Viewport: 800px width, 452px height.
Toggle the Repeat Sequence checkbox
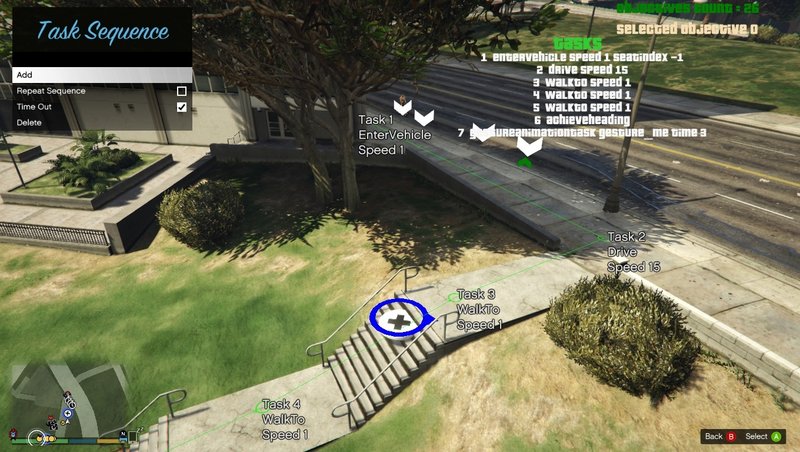click(x=181, y=91)
